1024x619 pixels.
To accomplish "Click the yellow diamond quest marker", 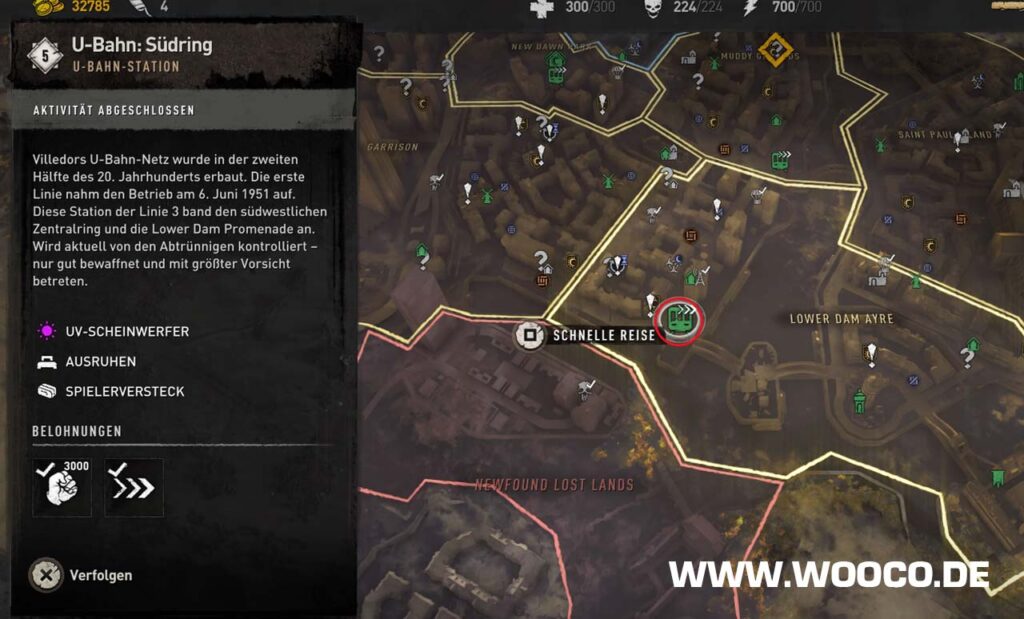I will [774, 49].
